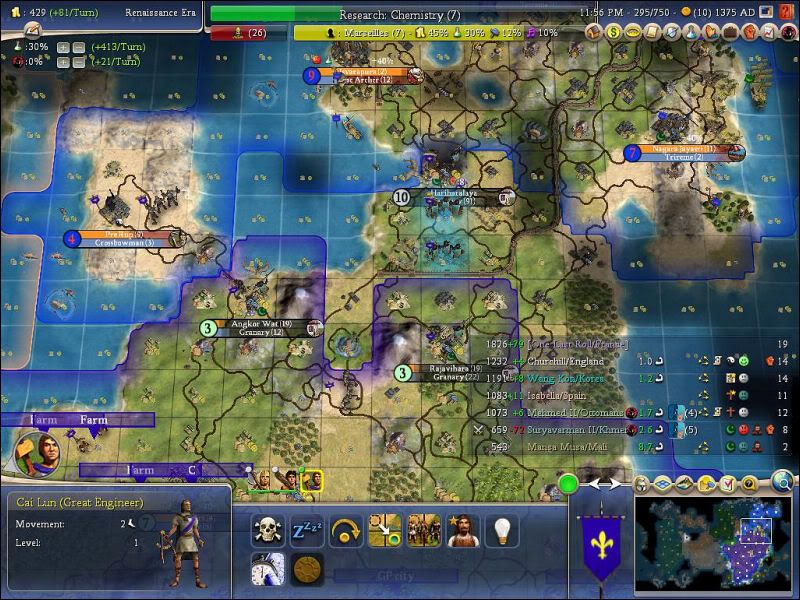The image size is (800, 600).
Task: Start a golden age with the sun icon
Action: coord(306,569)
